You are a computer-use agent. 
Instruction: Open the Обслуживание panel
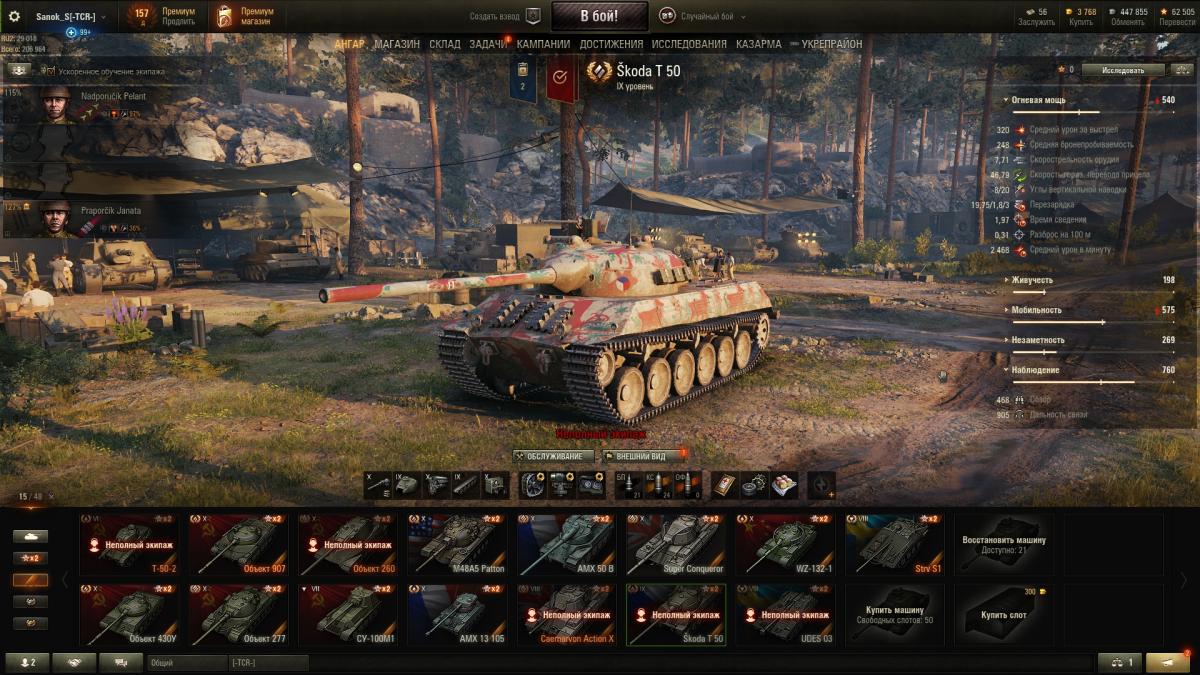(554, 456)
